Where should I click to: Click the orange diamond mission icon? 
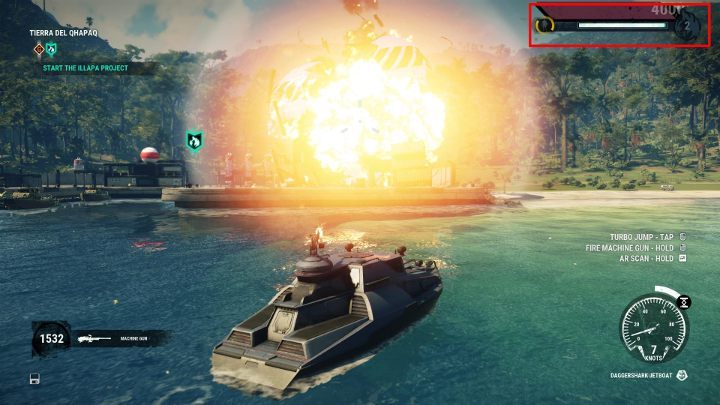point(39,48)
